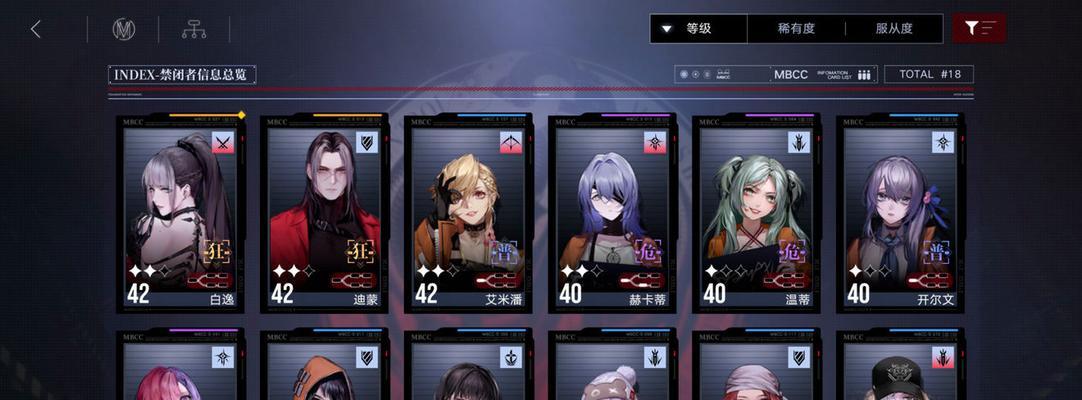Sort the list by 服从度
The height and width of the screenshot is (400, 1082).
(893, 29)
